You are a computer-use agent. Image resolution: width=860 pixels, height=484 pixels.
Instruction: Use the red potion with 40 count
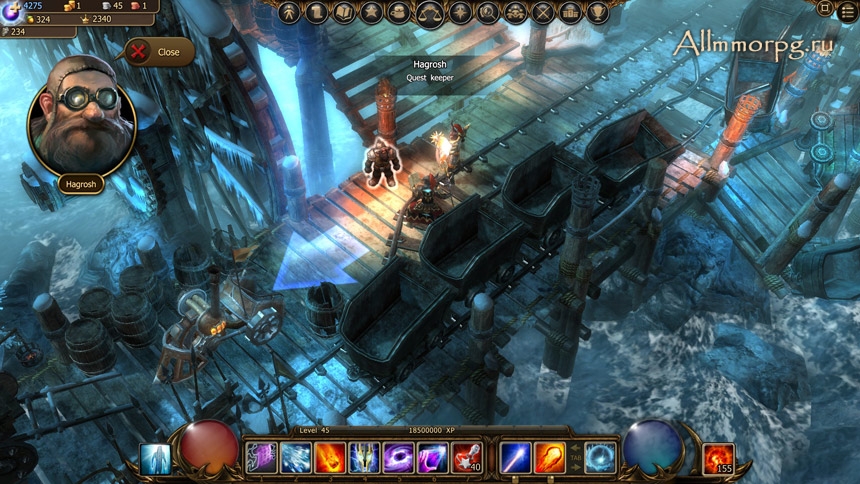(x=466, y=458)
